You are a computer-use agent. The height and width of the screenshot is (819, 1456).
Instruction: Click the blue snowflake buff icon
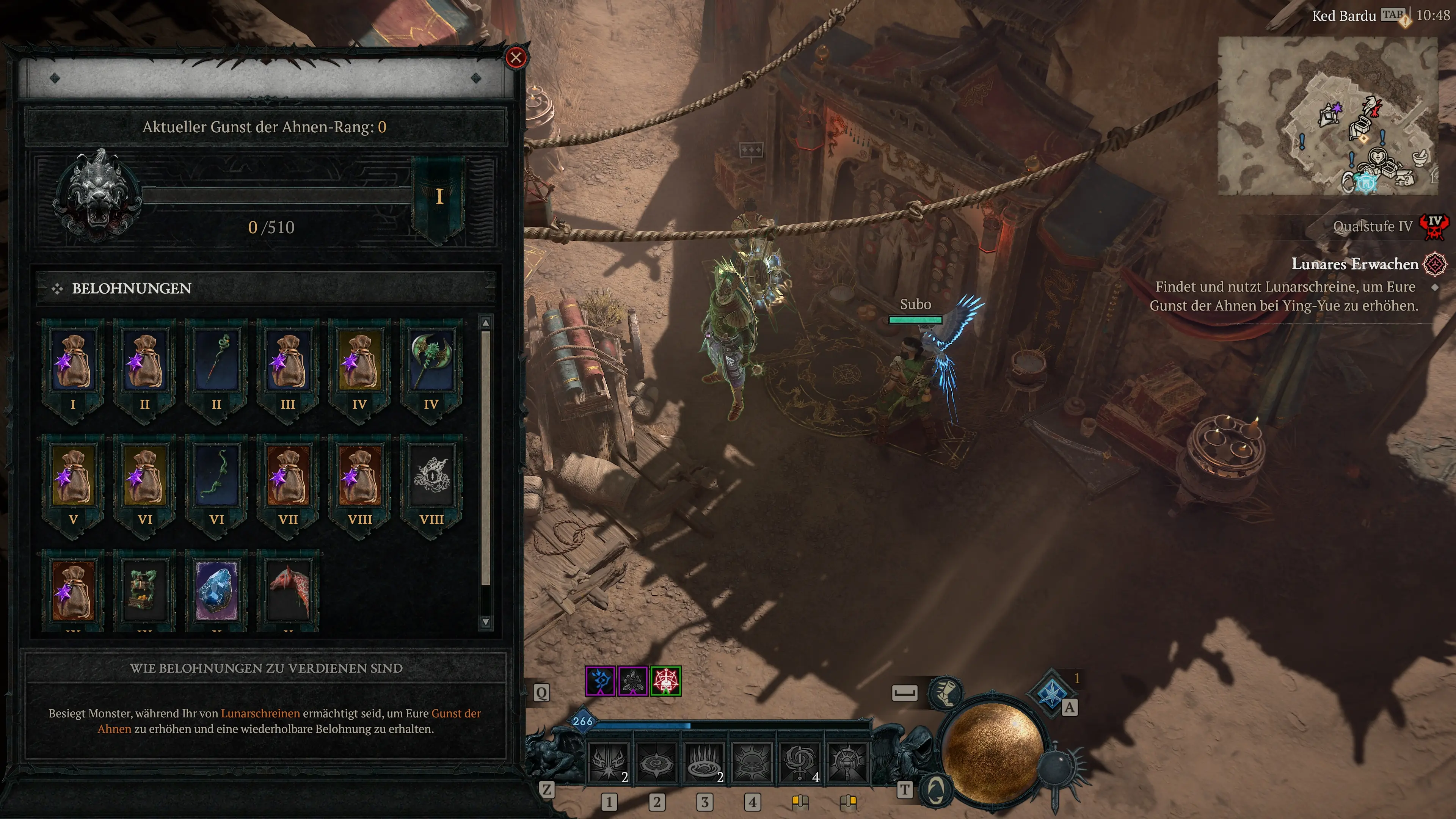click(x=600, y=681)
